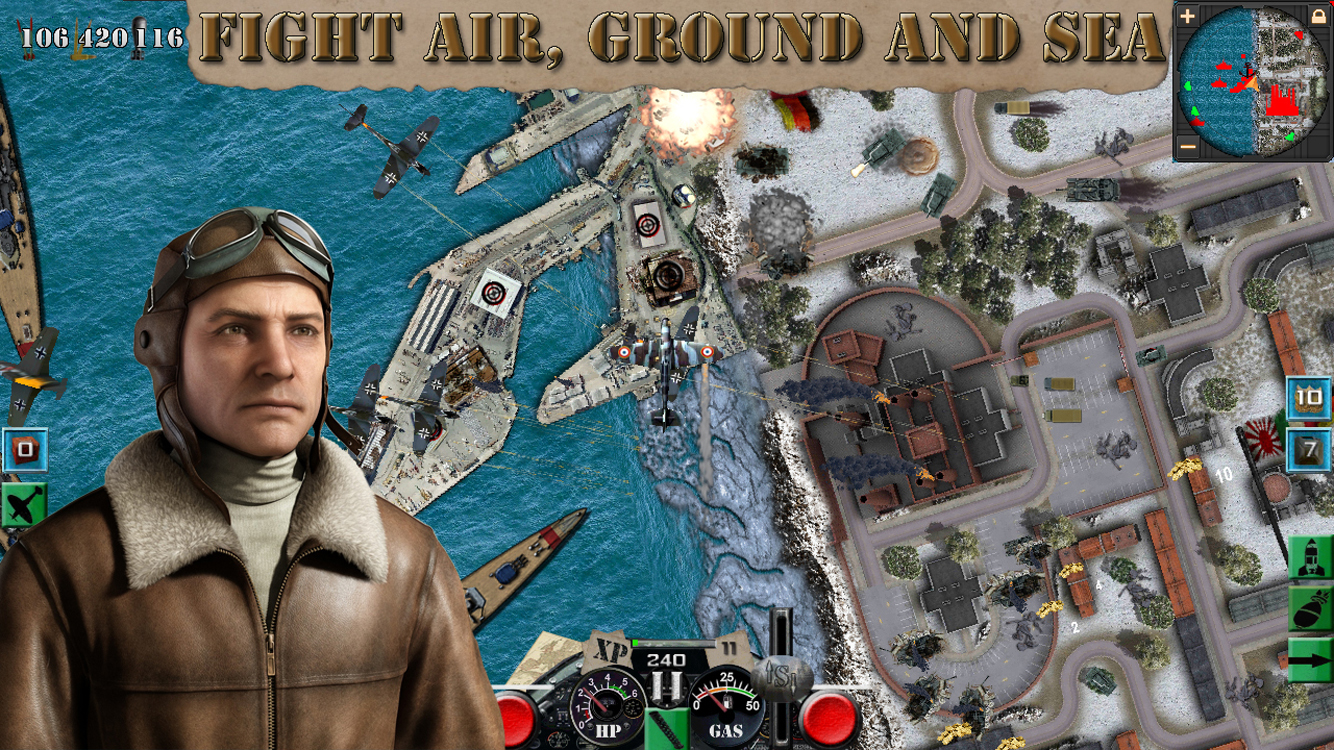Adjust the green throttle lever
The image size is (1334, 750).
pos(665,730)
